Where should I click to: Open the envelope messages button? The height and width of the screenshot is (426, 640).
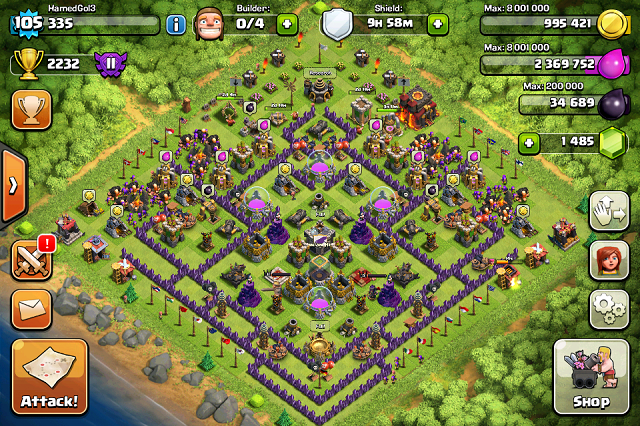[31, 308]
